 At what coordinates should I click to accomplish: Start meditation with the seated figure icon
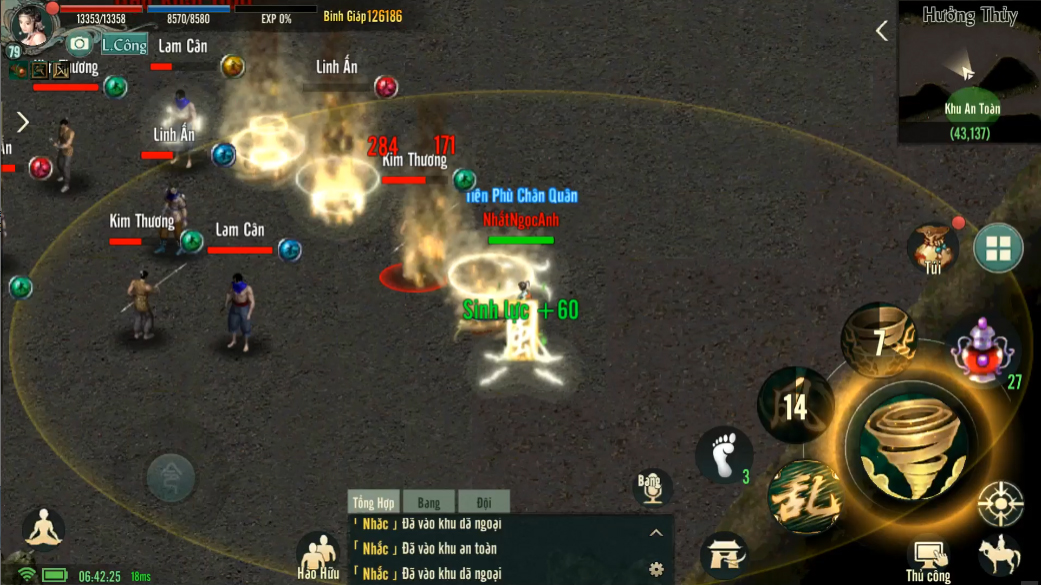(43, 530)
